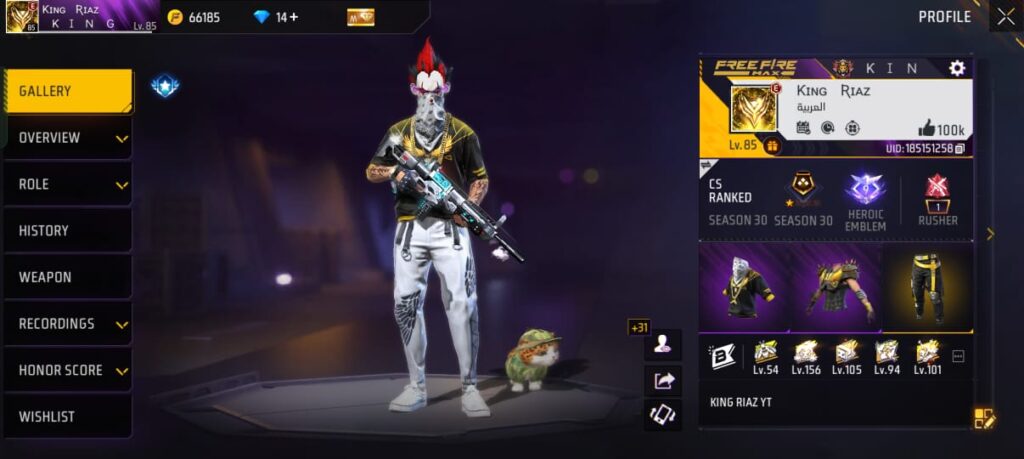Click the edit layout icon
The height and width of the screenshot is (459, 1024).
click(984, 418)
